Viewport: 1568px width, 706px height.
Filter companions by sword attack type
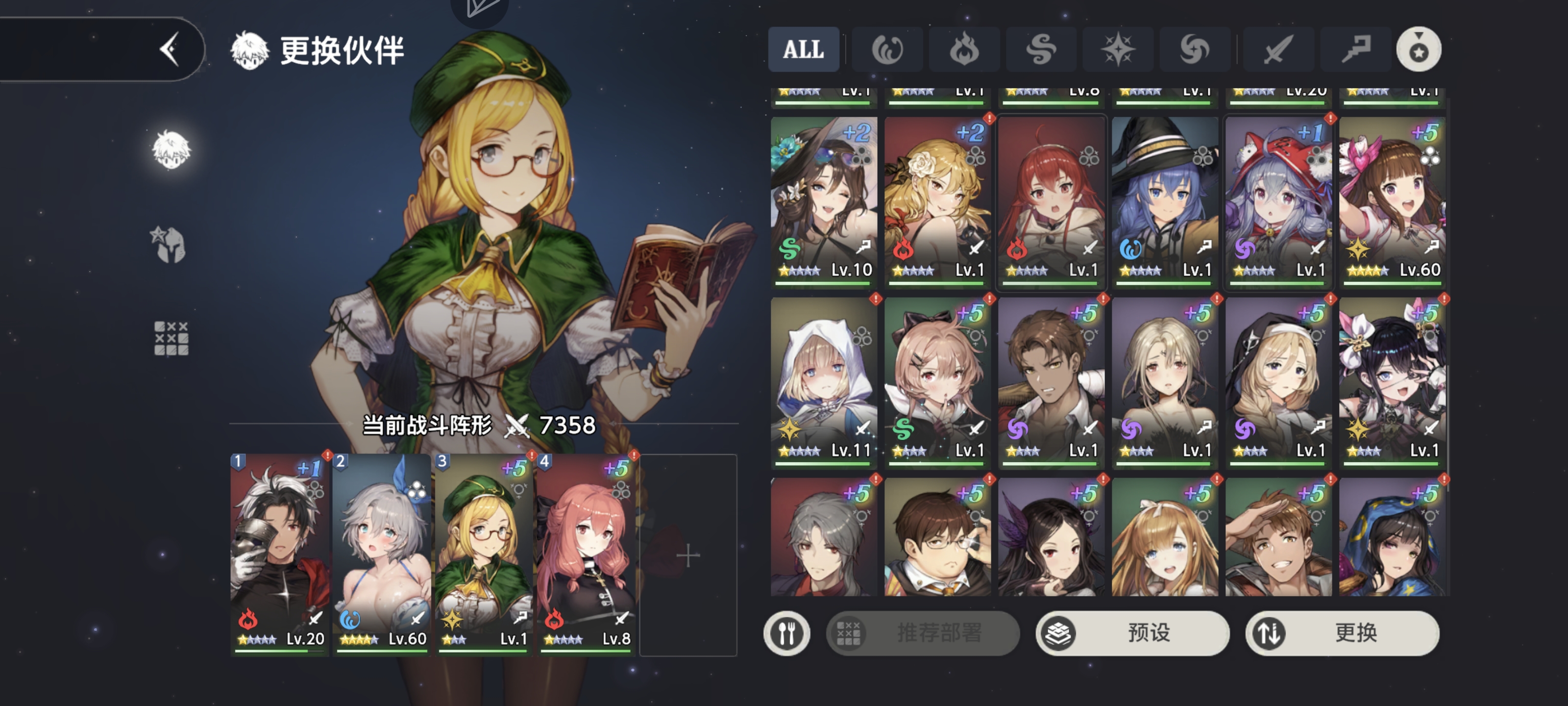tap(1277, 50)
